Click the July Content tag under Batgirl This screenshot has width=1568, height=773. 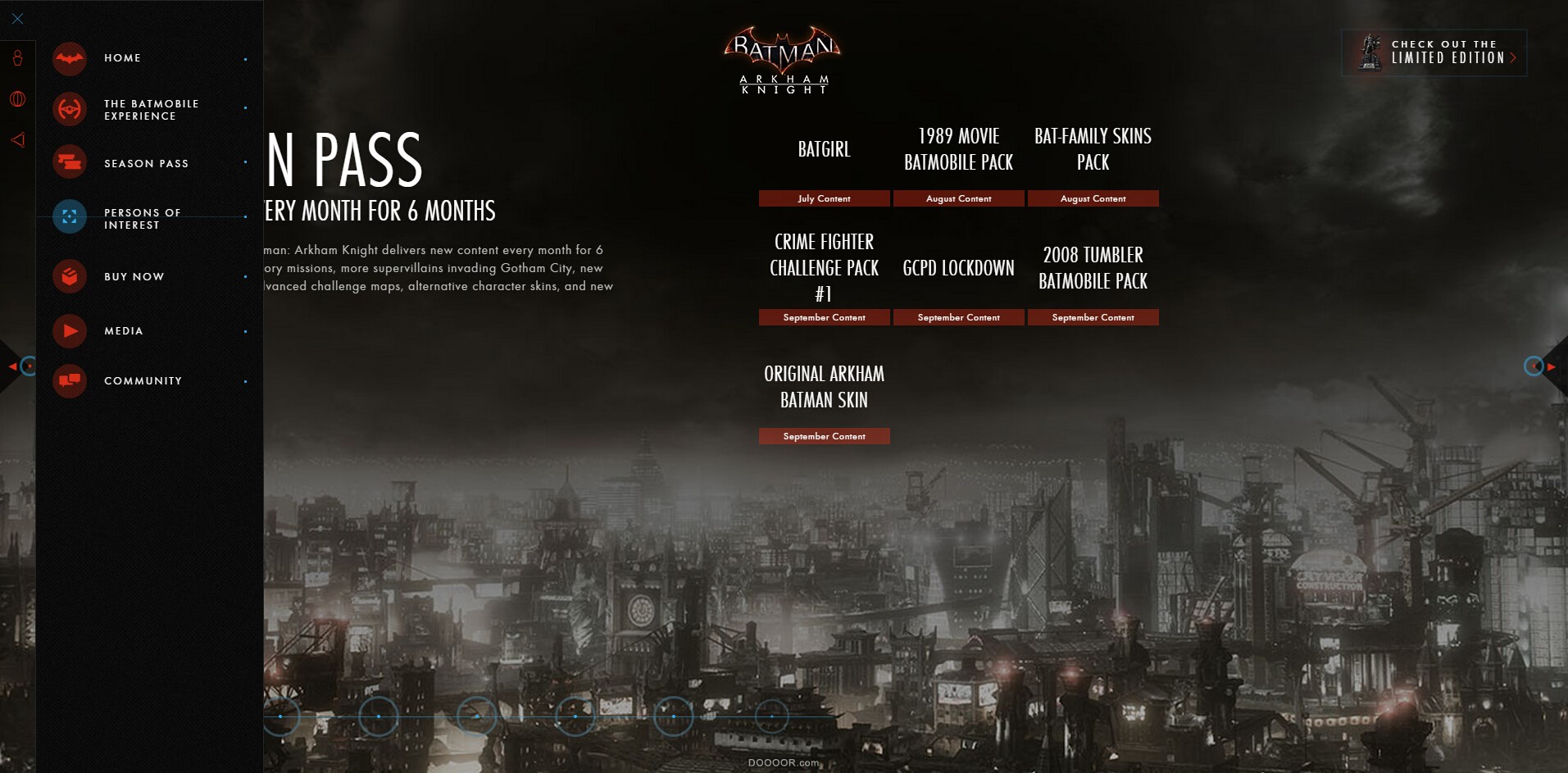824,198
